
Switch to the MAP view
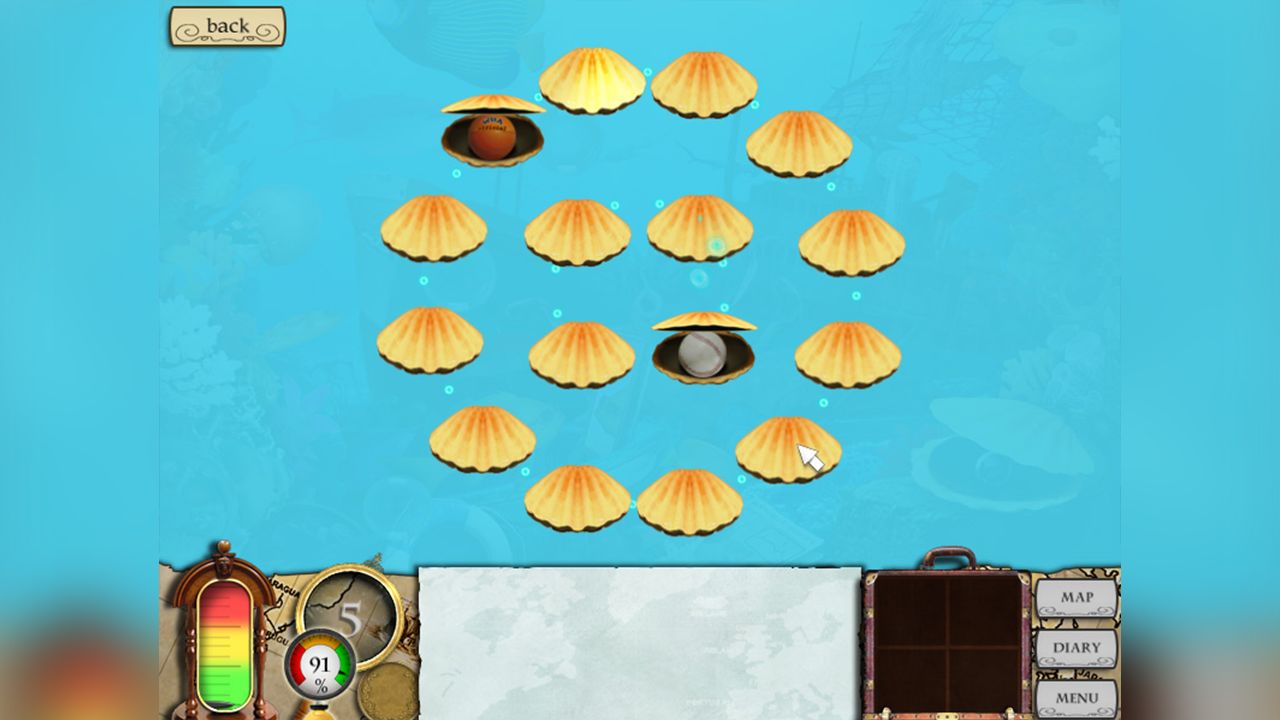1077,596
